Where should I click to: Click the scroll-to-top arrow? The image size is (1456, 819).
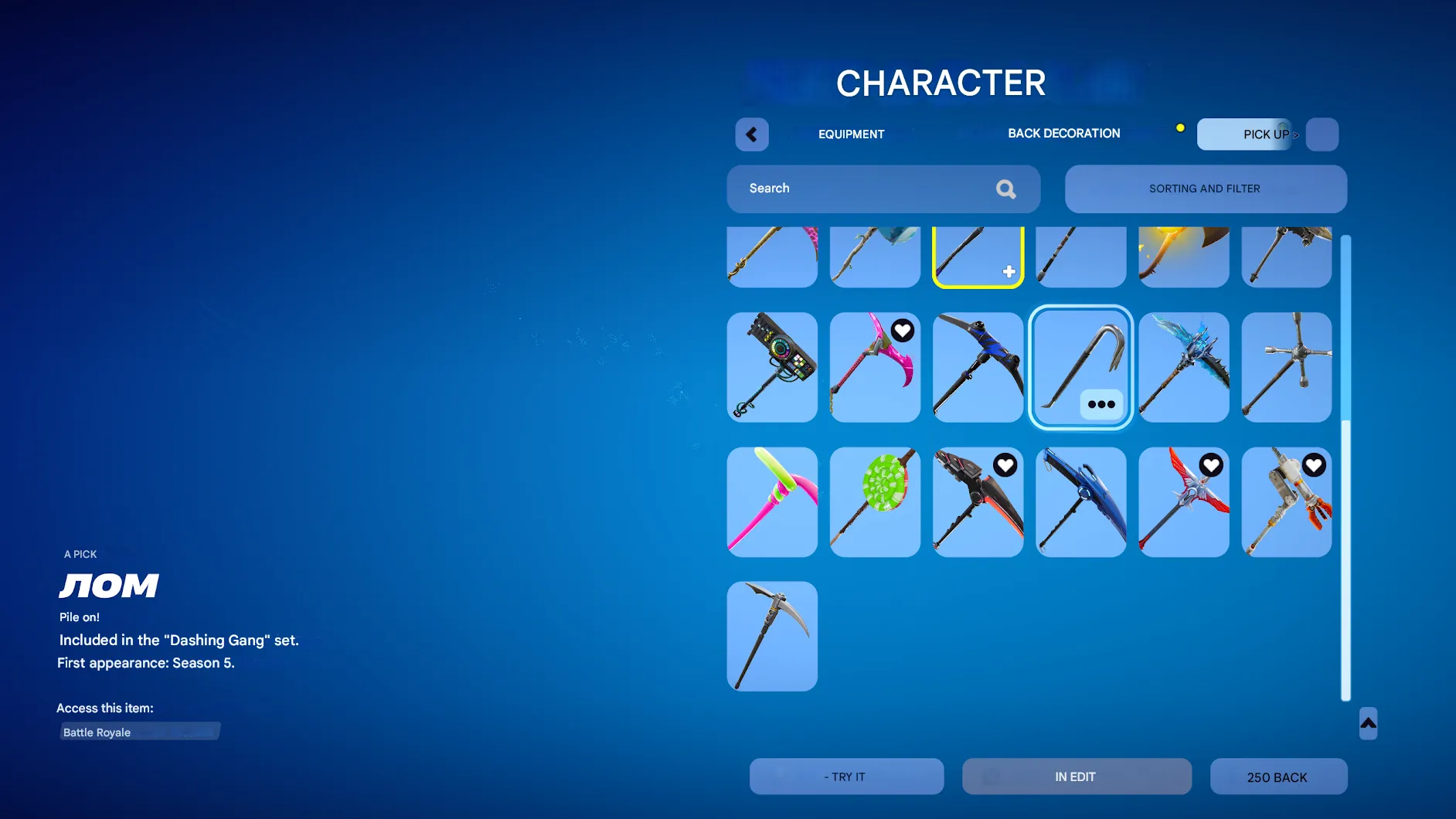point(1366,724)
